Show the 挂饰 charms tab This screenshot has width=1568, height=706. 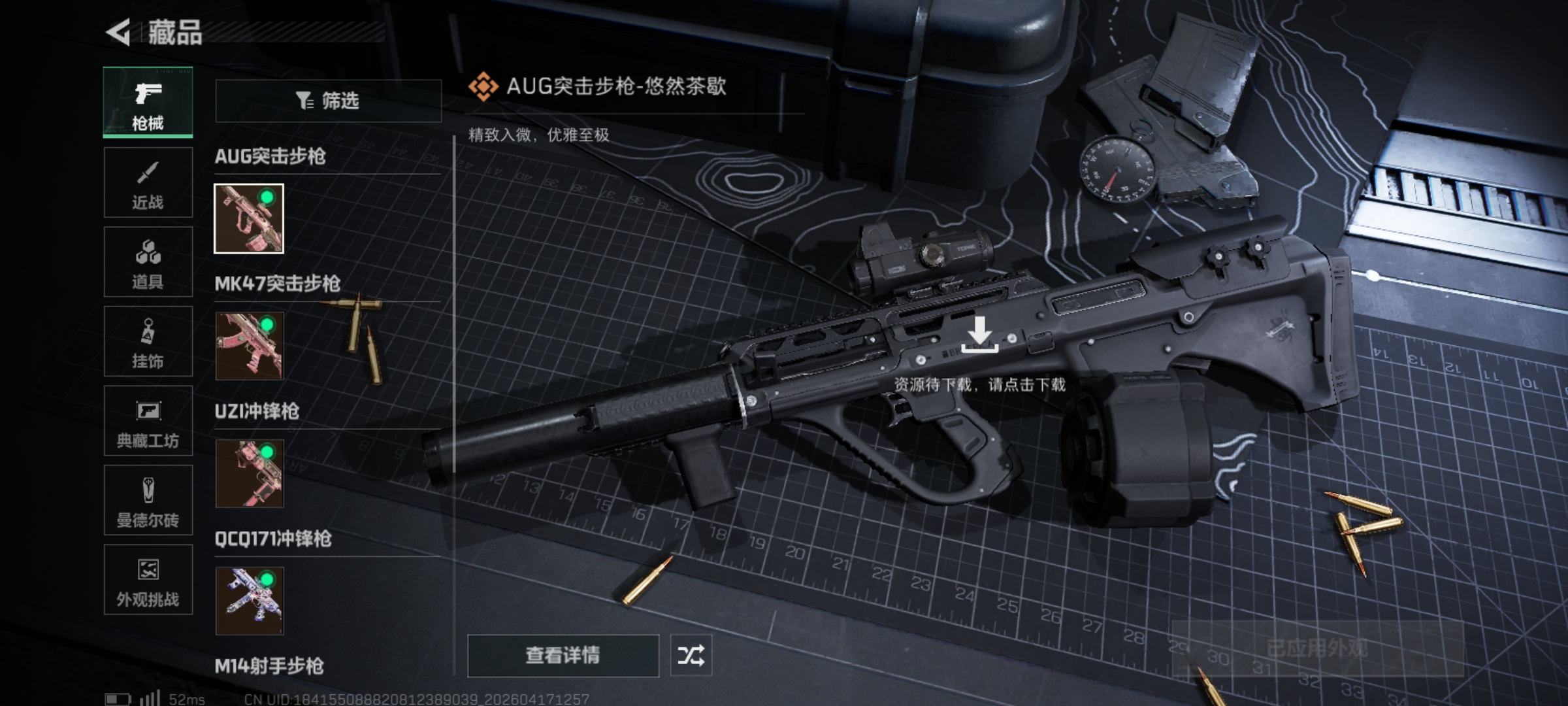coord(148,342)
